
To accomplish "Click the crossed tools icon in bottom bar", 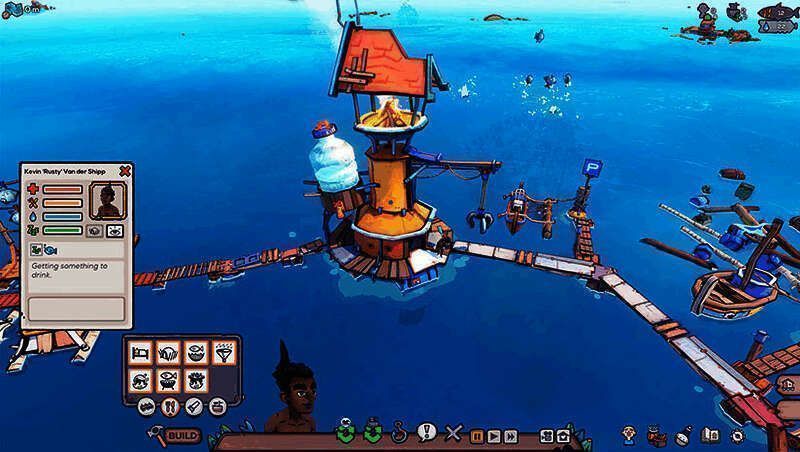I will click(x=453, y=434).
